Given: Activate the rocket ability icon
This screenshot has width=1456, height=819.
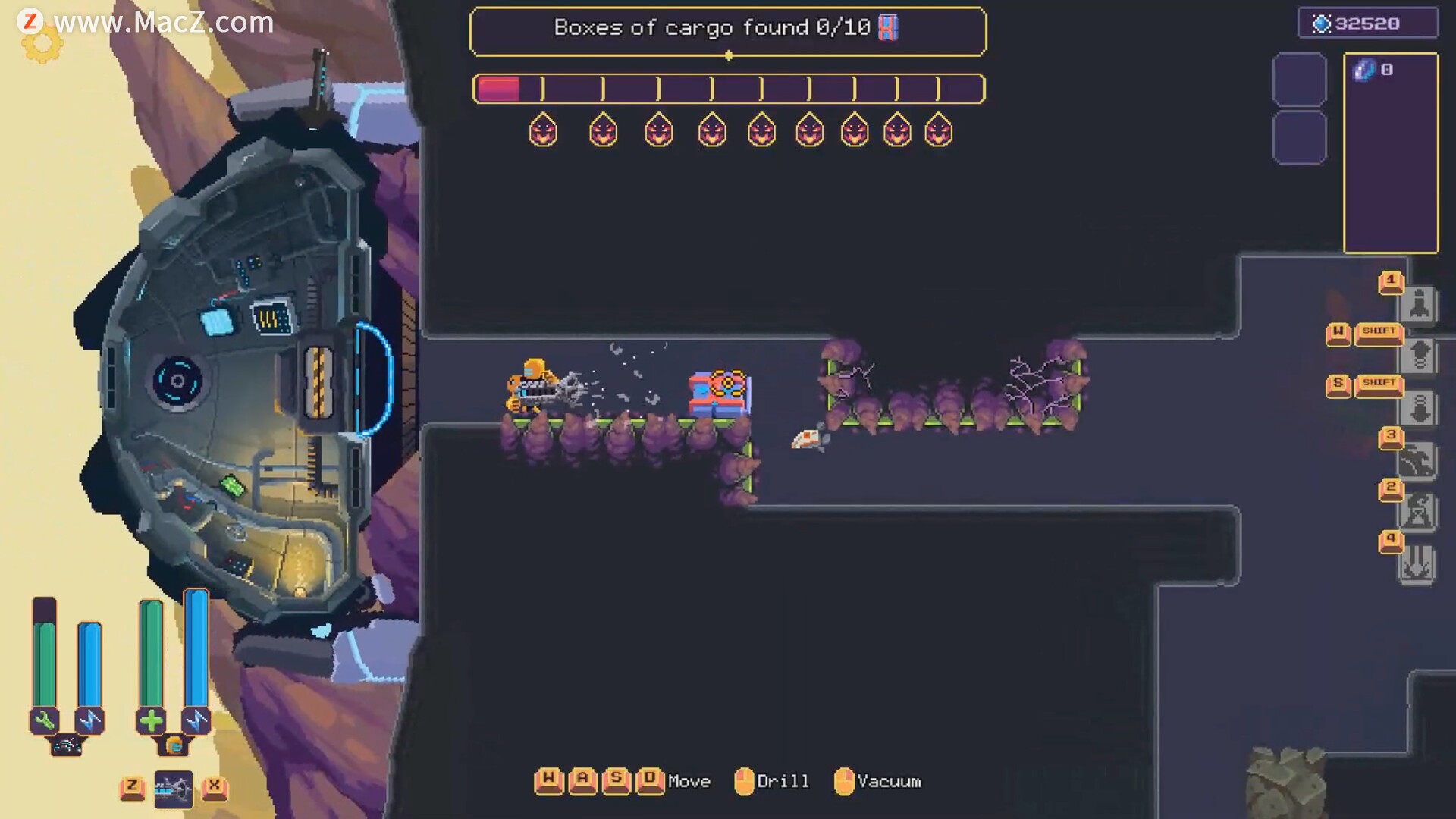Looking at the screenshot, I should click(x=1419, y=305).
